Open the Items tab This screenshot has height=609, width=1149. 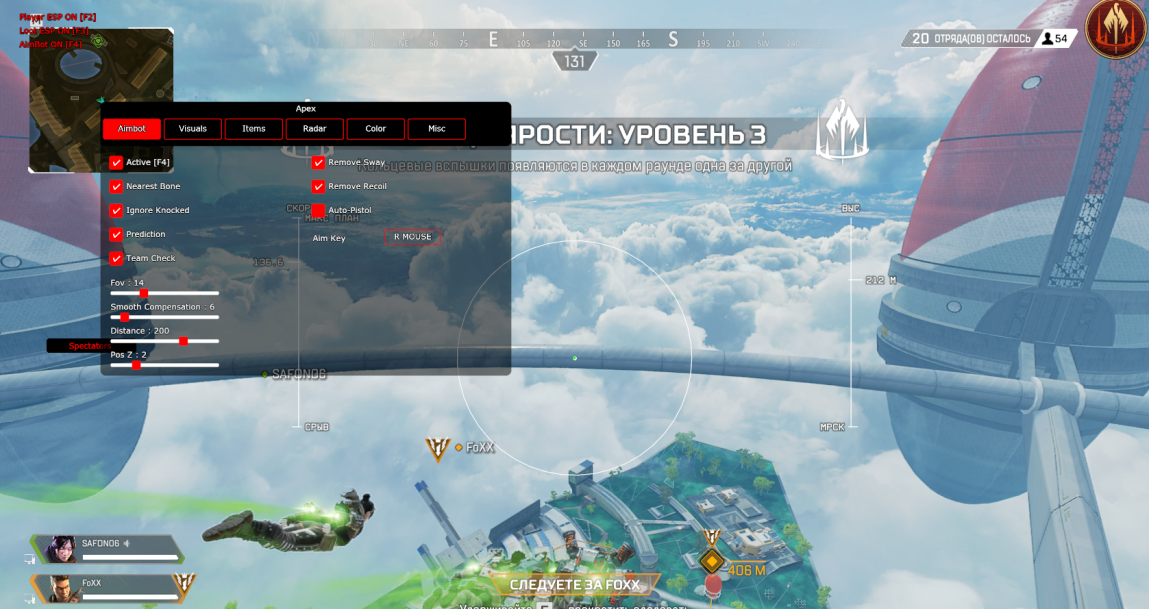click(254, 129)
